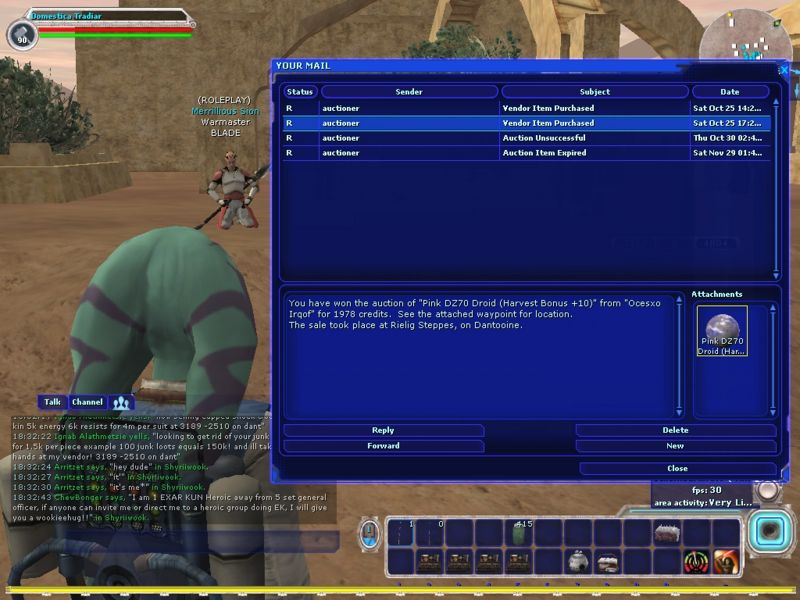Click the group icon beside Channel
800x600 pixels.
[121, 402]
